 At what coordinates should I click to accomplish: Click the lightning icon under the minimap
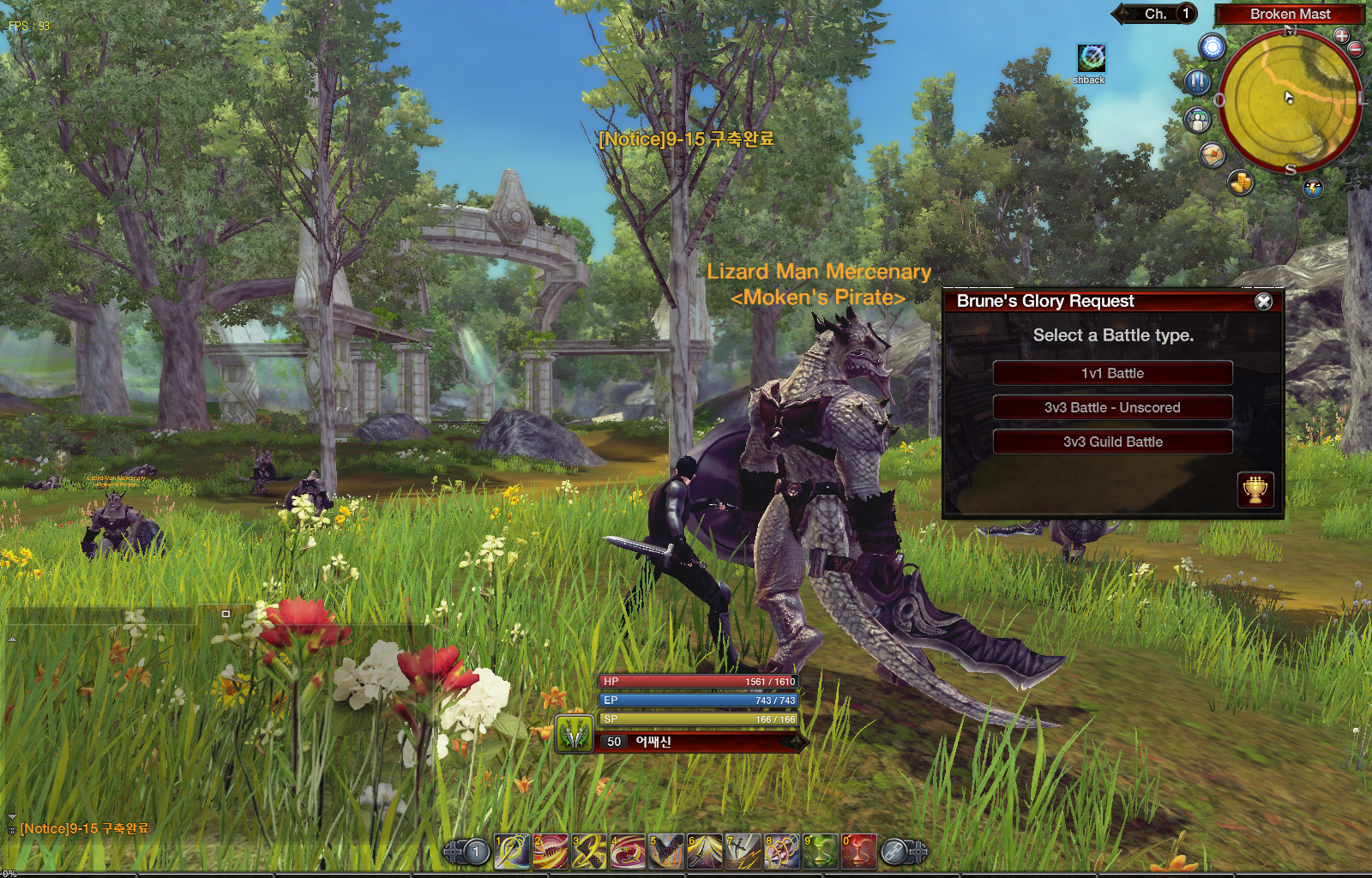[1312, 188]
